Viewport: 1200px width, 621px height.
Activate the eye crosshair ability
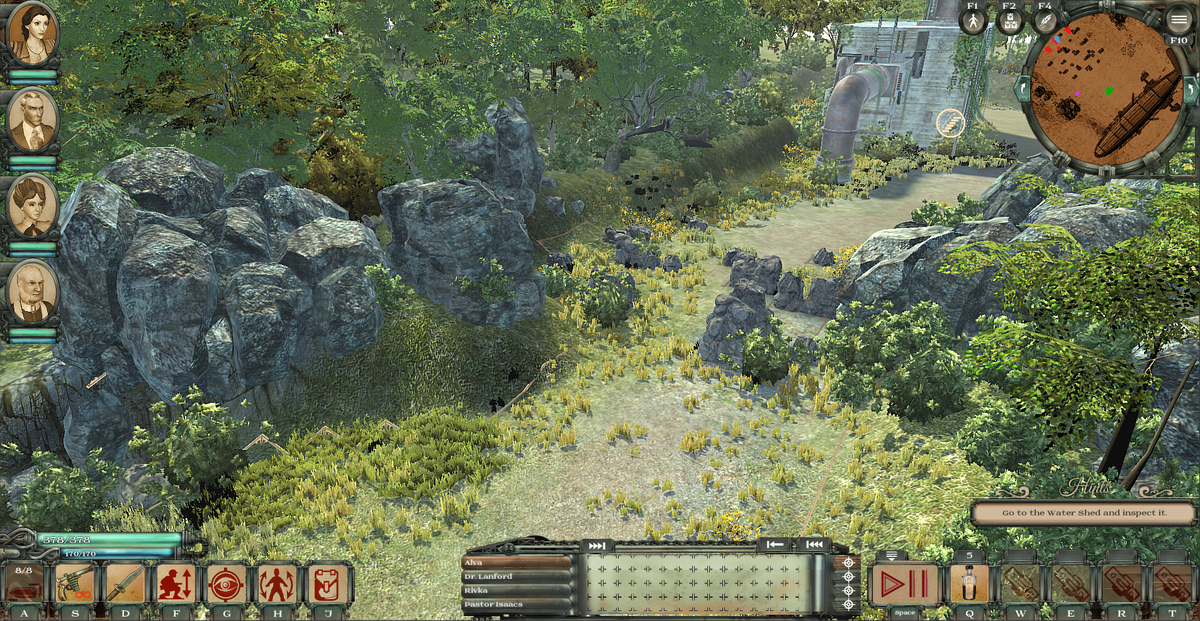click(x=227, y=583)
